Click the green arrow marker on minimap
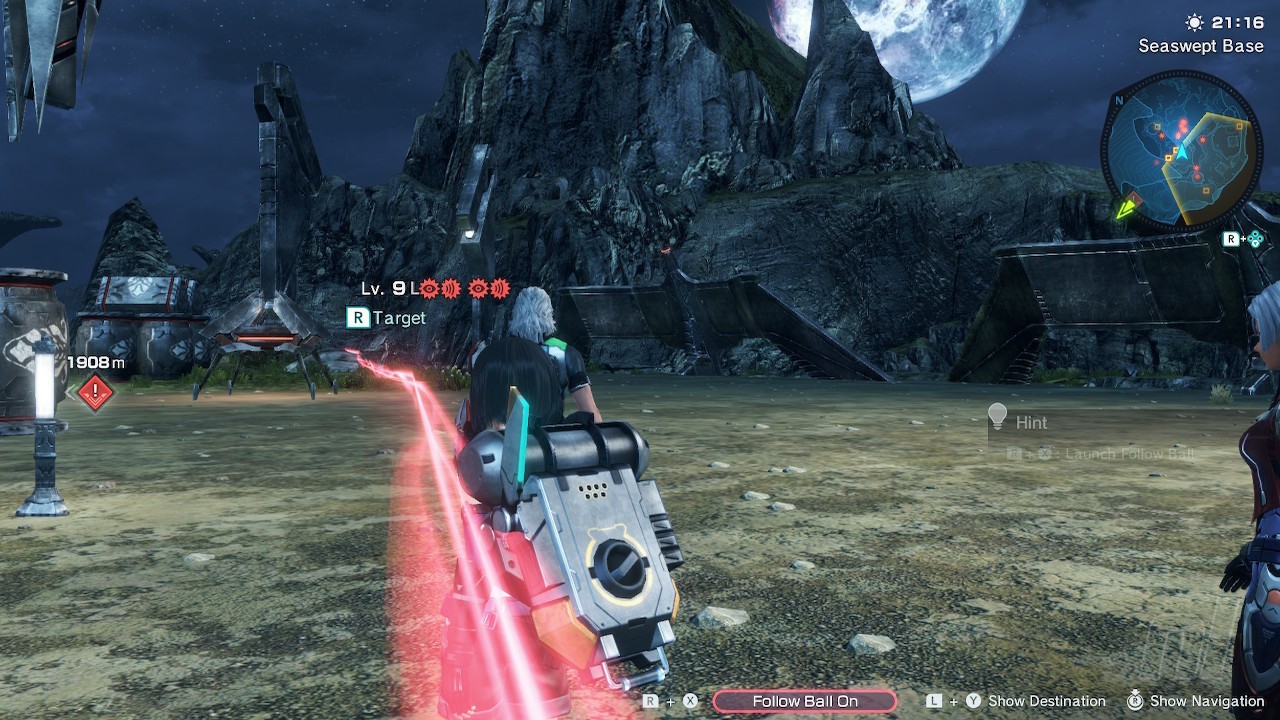Image resolution: width=1280 pixels, height=720 pixels. coord(1128,207)
